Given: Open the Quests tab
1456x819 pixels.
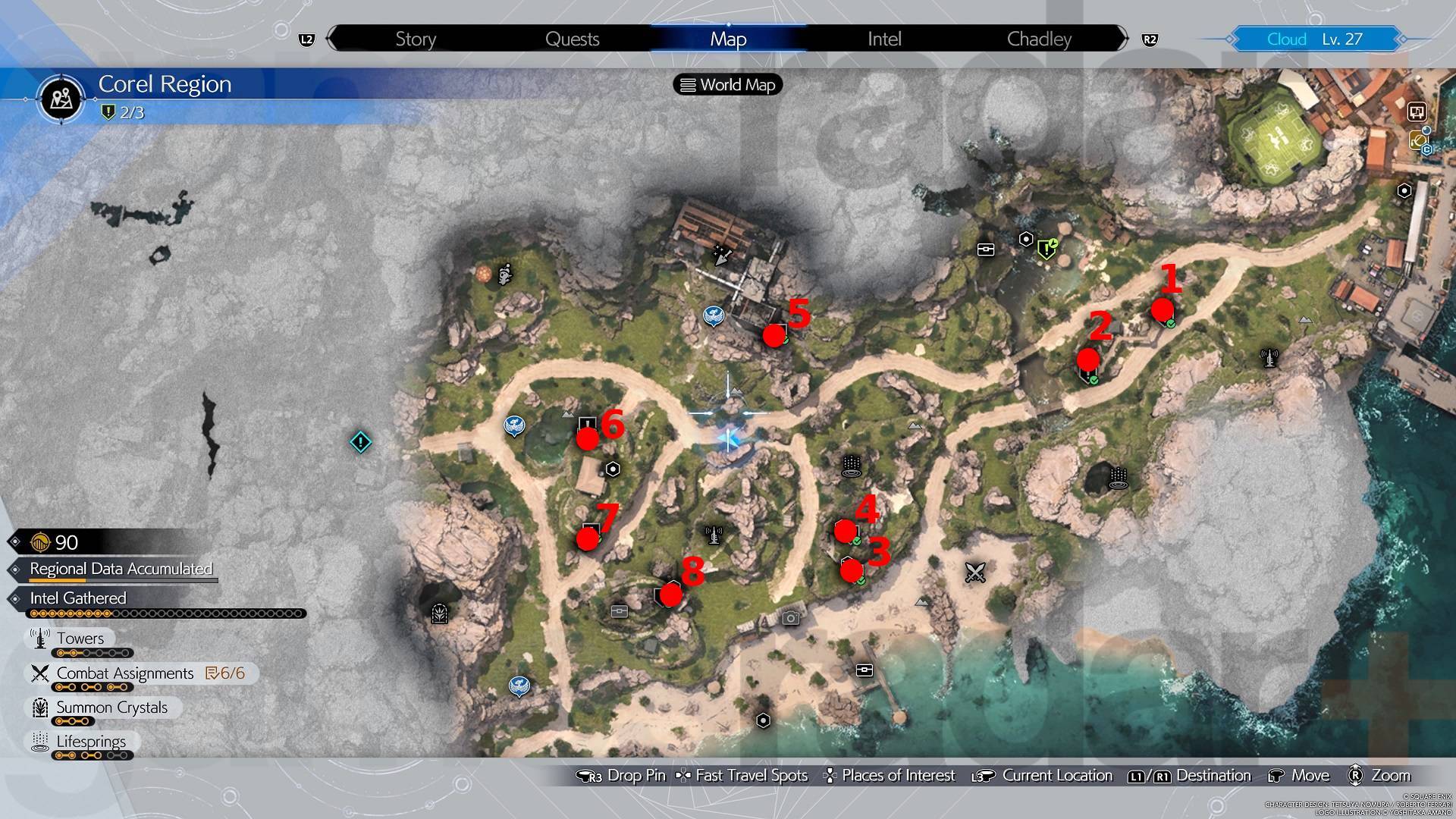Looking at the screenshot, I should (571, 39).
